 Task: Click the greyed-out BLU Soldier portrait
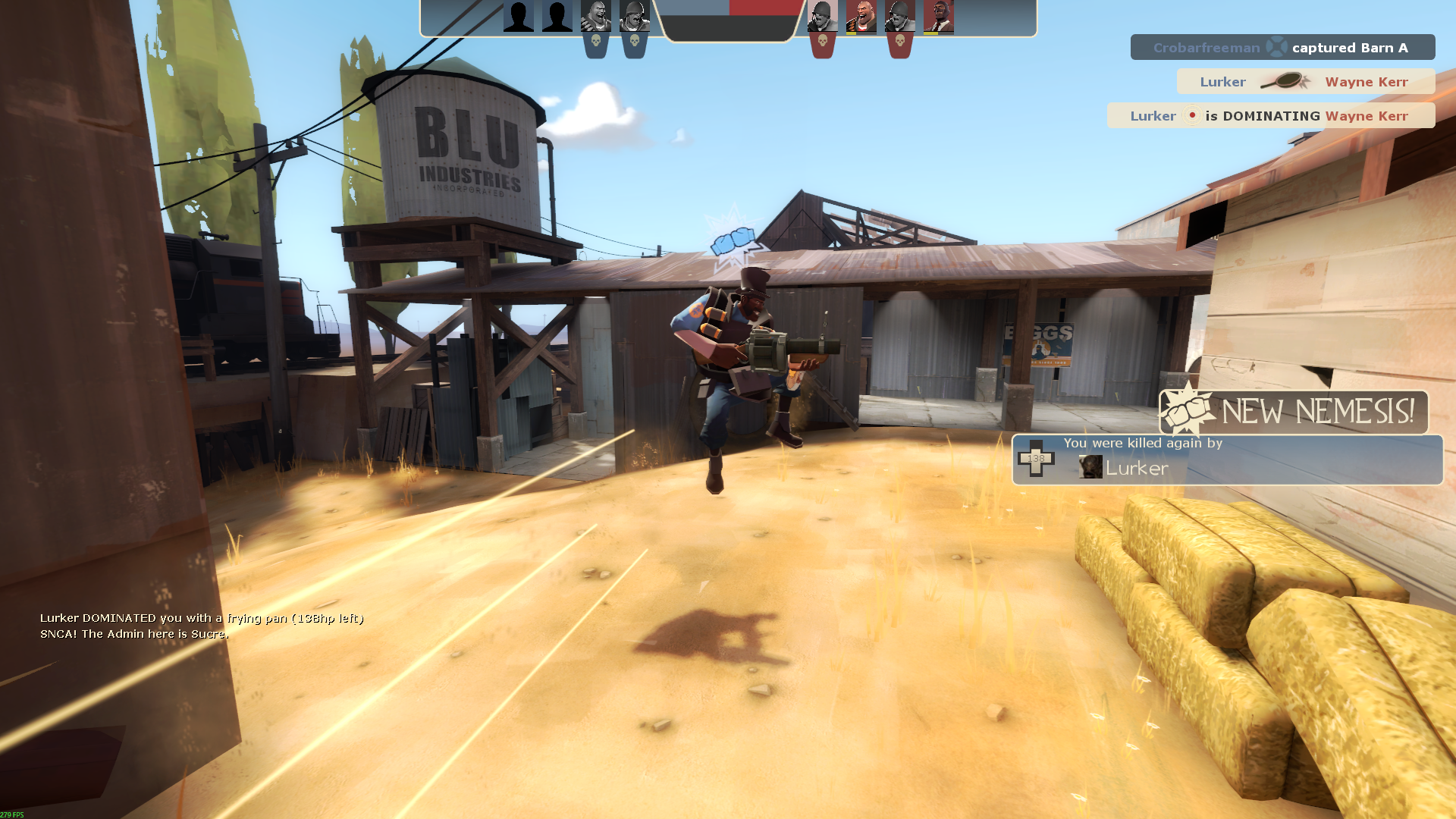pos(634,17)
